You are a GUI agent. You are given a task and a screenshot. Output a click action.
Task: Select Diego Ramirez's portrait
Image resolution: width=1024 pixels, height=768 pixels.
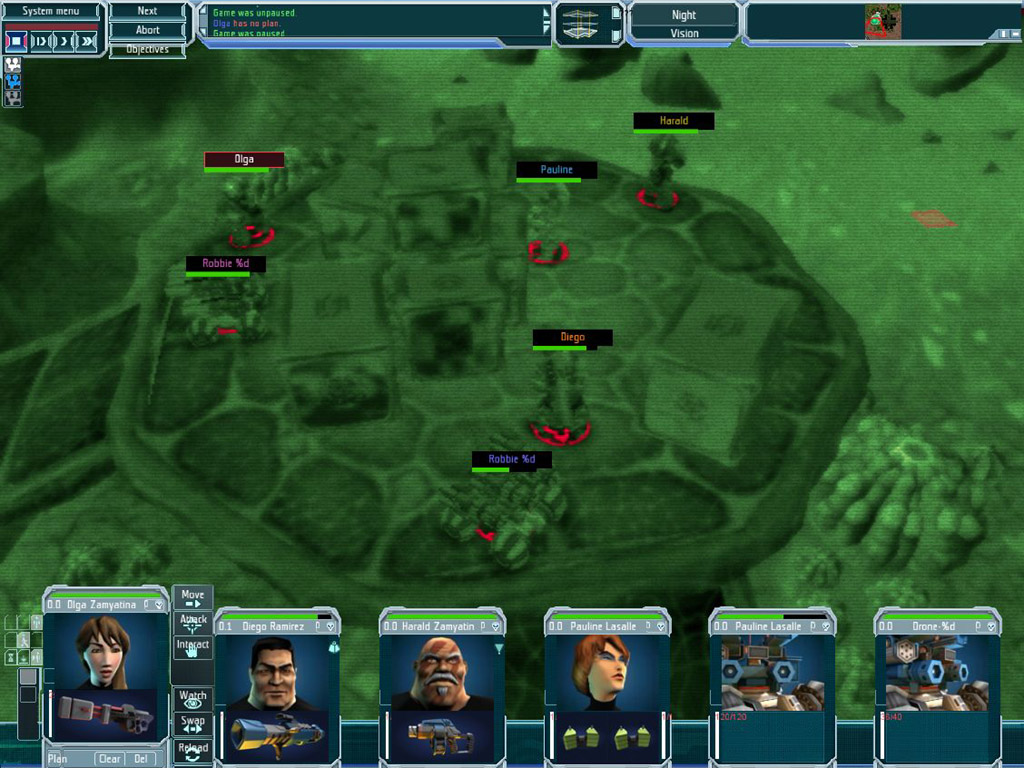click(x=274, y=672)
